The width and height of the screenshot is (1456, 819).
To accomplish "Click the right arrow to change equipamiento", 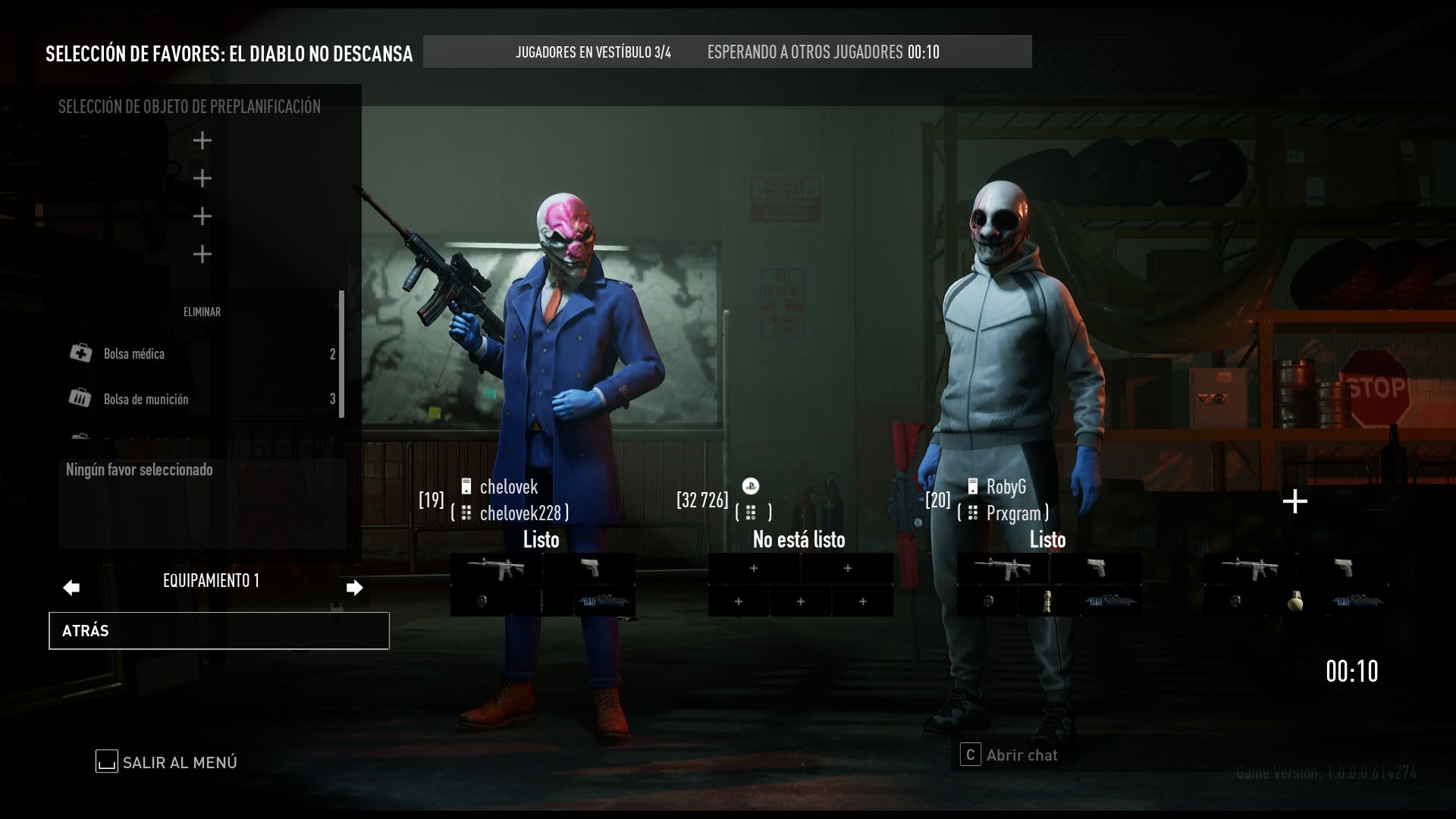I will [x=354, y=586].
